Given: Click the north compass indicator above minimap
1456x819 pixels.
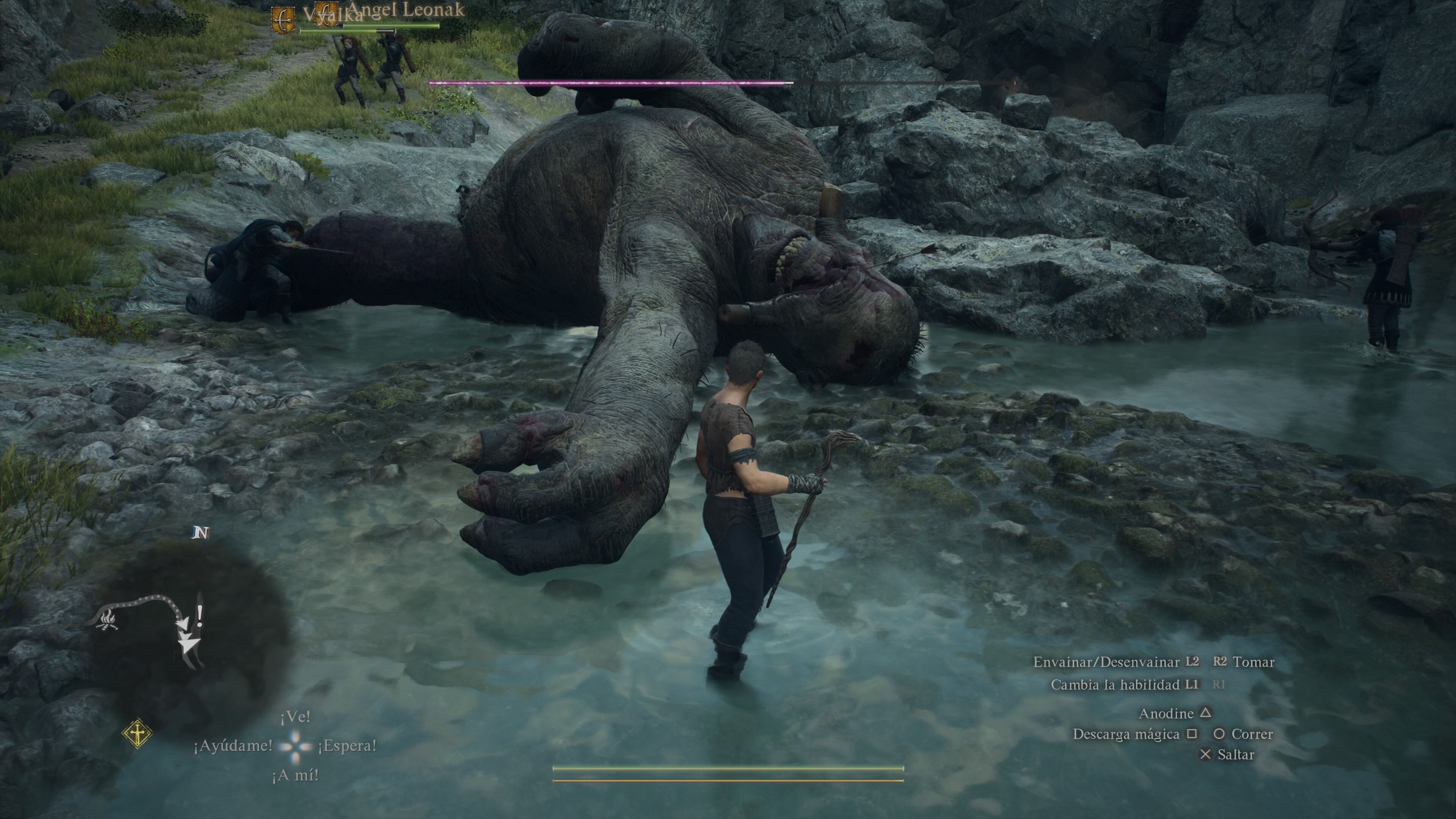Looking at the screenshot, I should pyautogui.click(x=201, y=532).
